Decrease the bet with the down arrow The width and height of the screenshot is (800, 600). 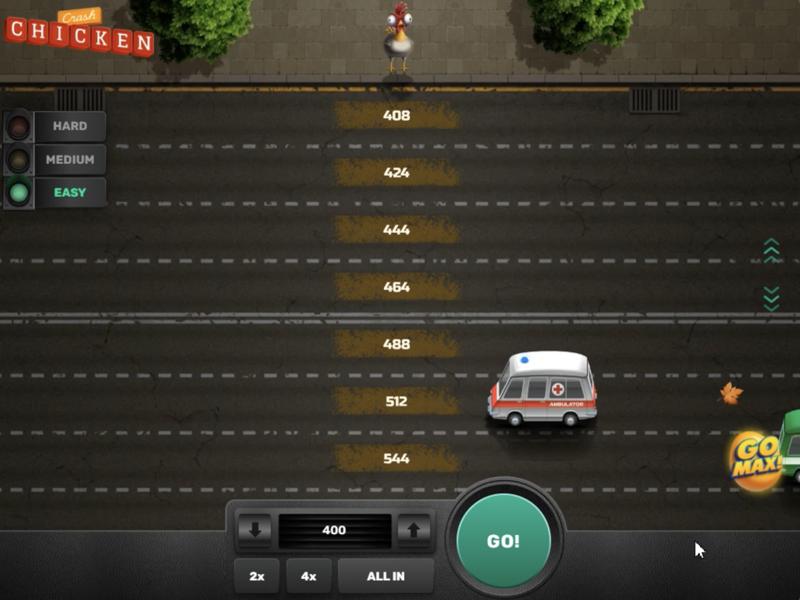(x=254, y=530)
